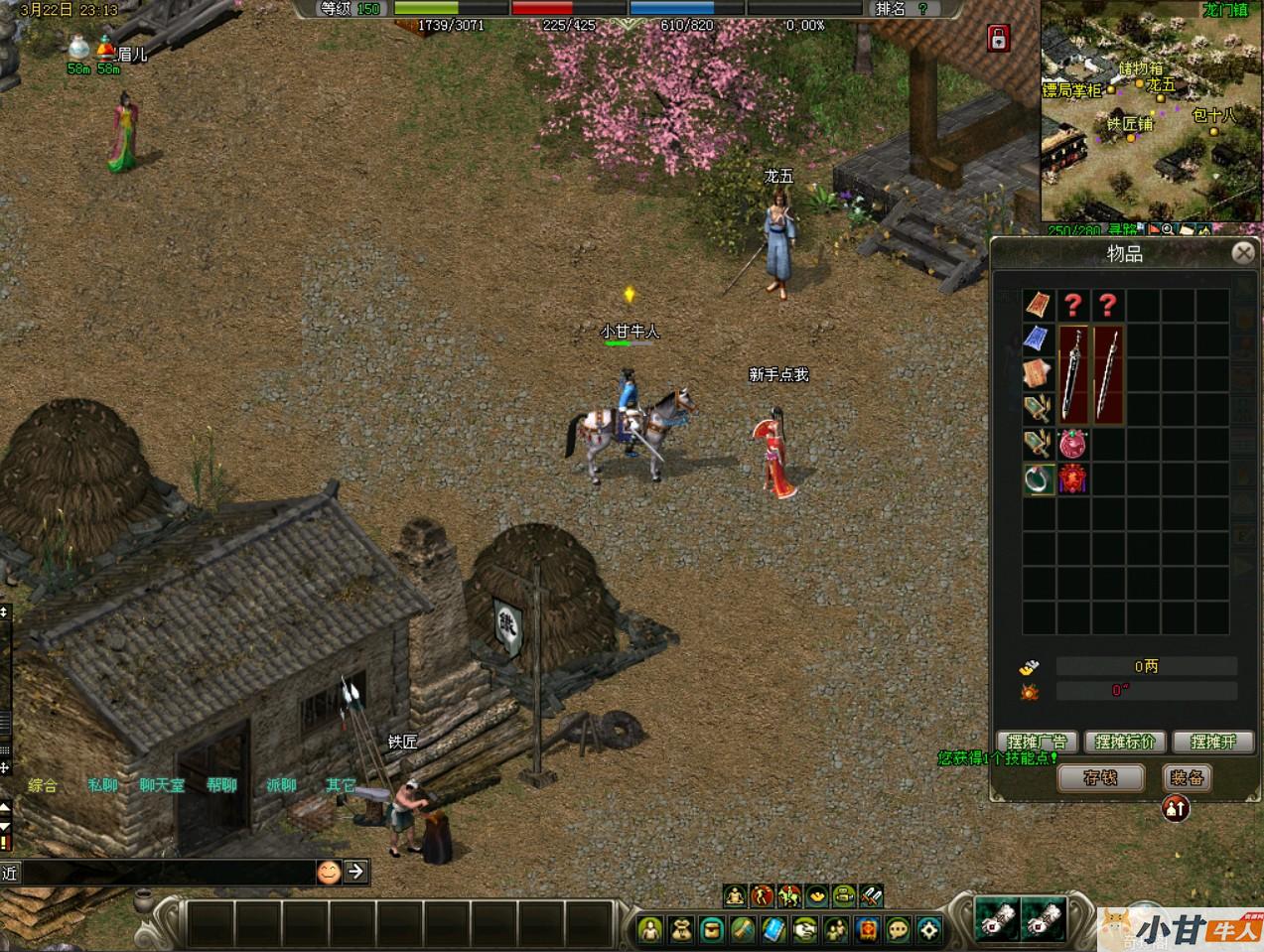This screenshot has width=1264, height=952.
Task: Select the jade ring in the inventory
Action: (1039, 479)
